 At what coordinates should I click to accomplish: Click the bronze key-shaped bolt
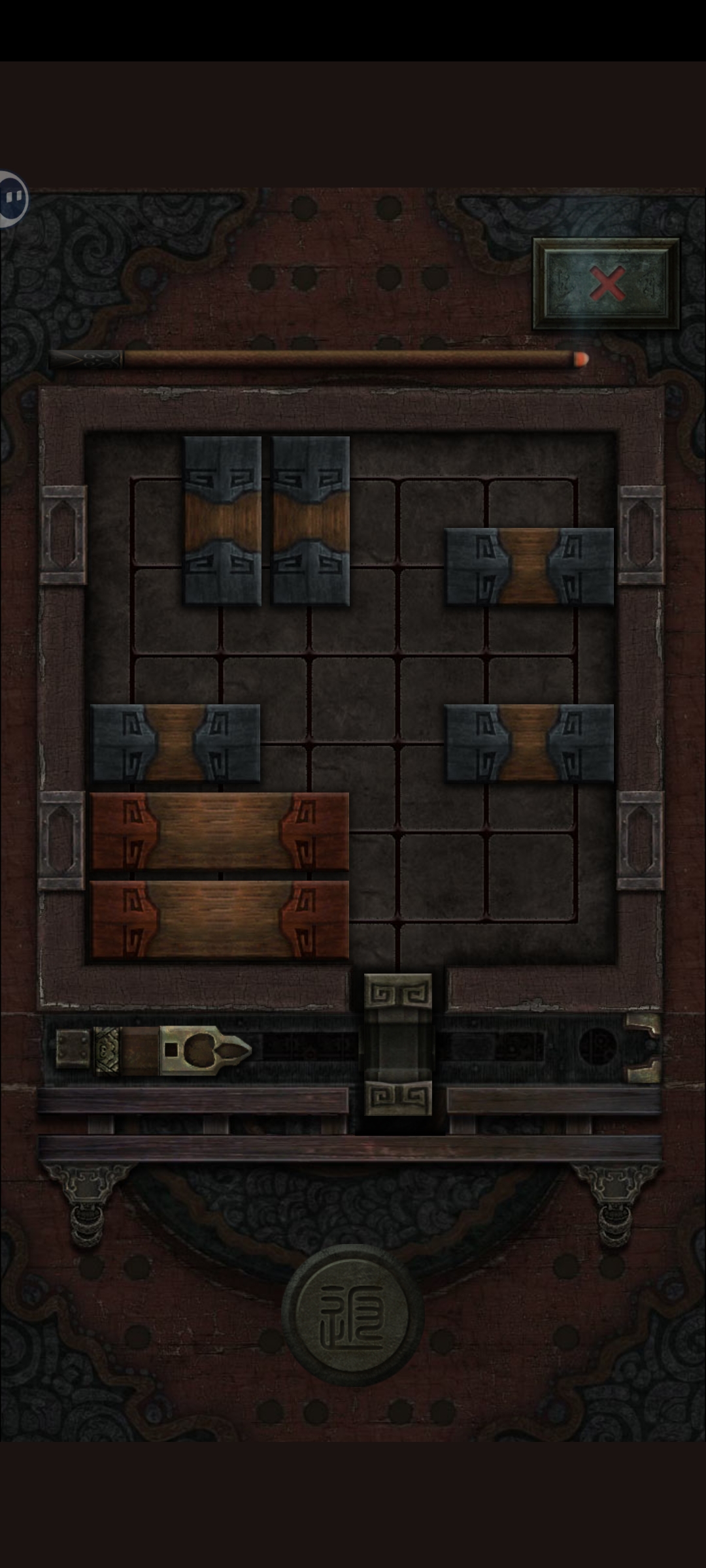[204, 1051]
